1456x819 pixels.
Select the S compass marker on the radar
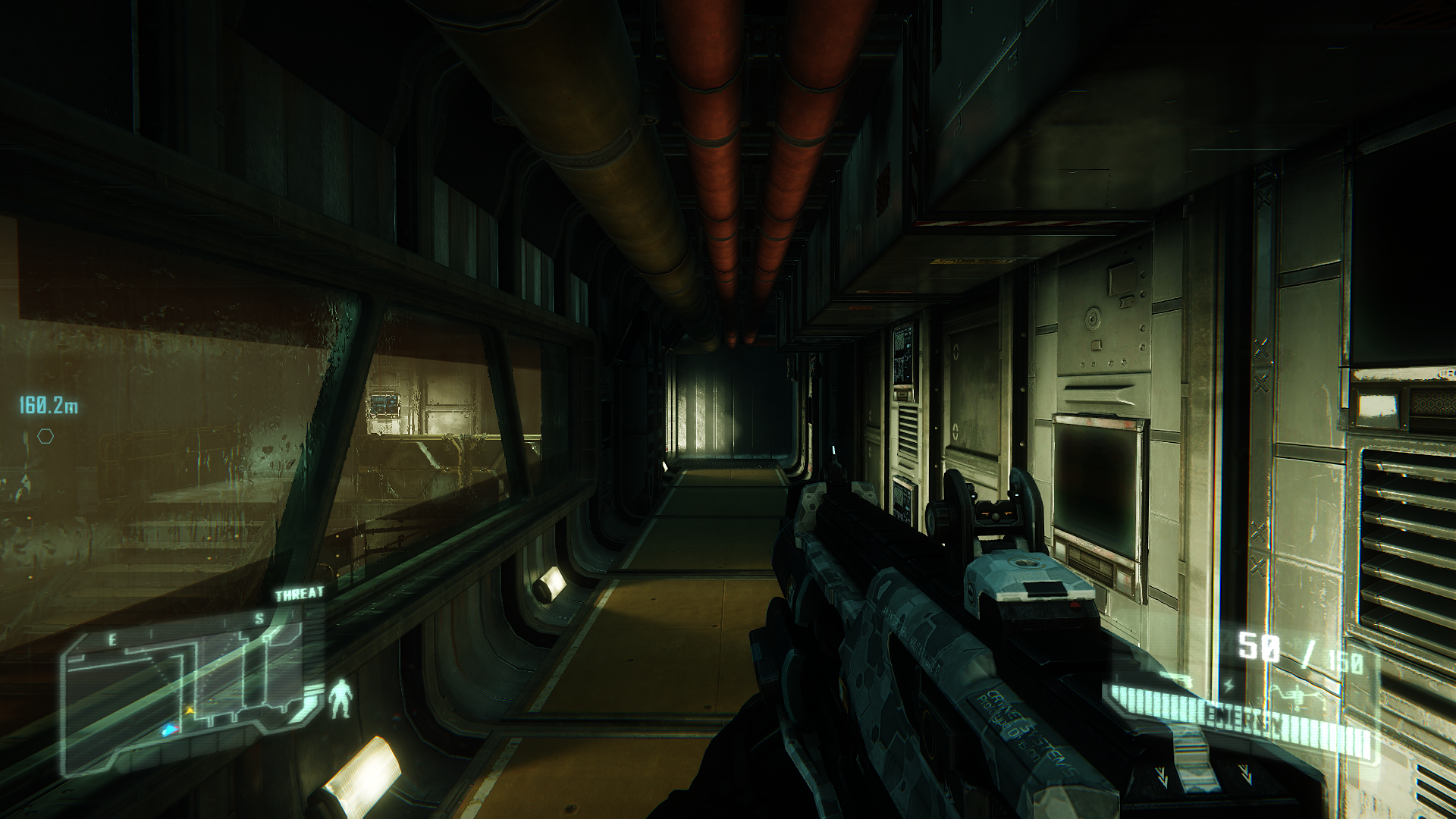(x=259, y=618)
